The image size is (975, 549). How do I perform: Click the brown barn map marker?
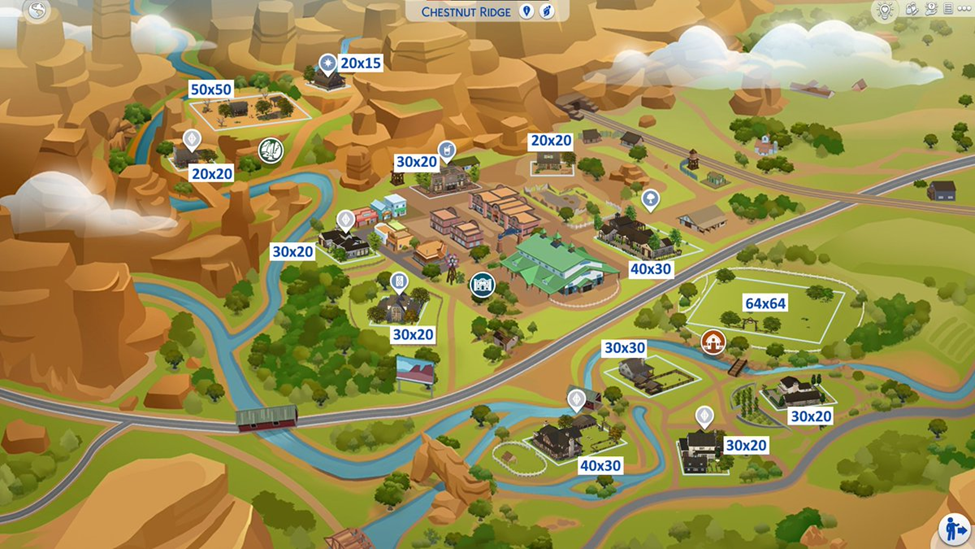coord(713,342)
